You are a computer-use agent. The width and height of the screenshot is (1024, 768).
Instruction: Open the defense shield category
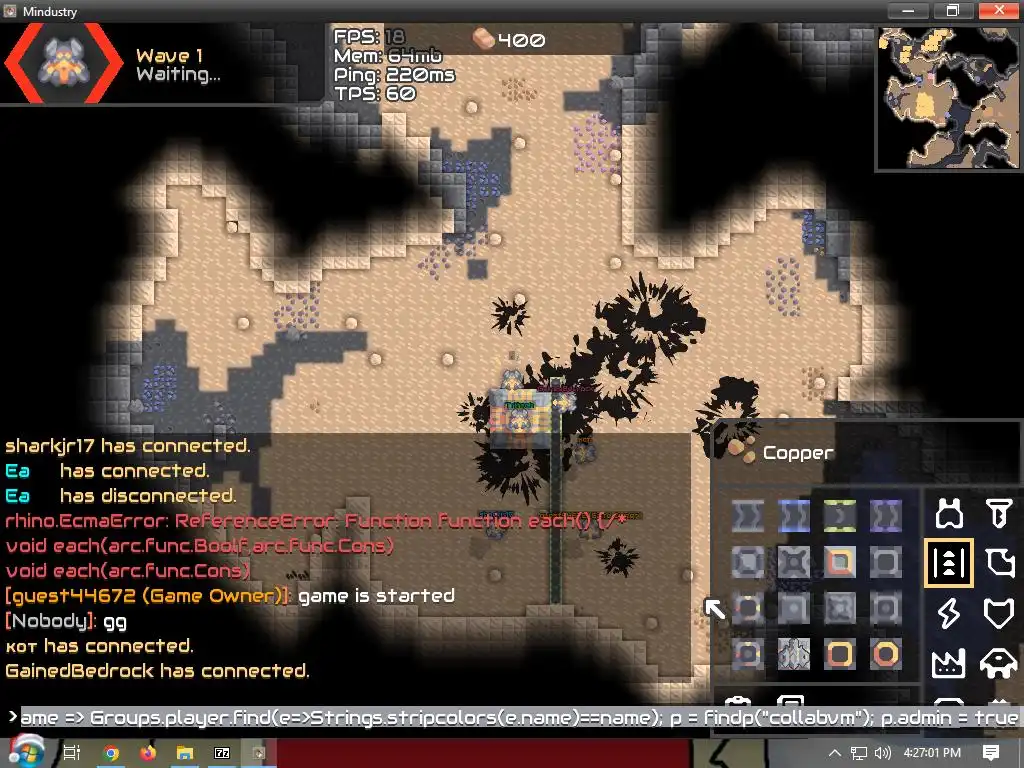(998, 612)
